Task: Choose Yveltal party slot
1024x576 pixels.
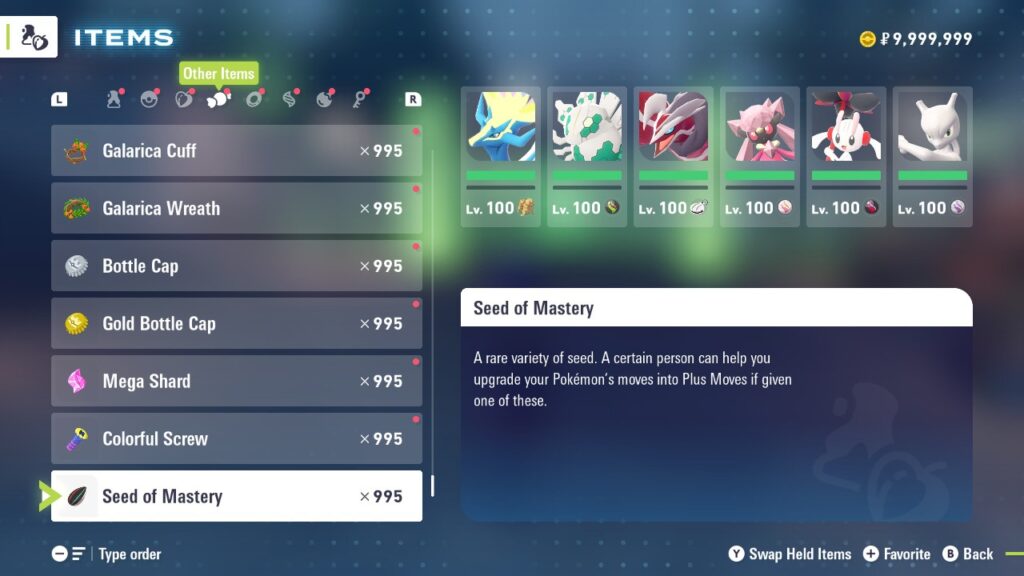Action: (673, 155)
